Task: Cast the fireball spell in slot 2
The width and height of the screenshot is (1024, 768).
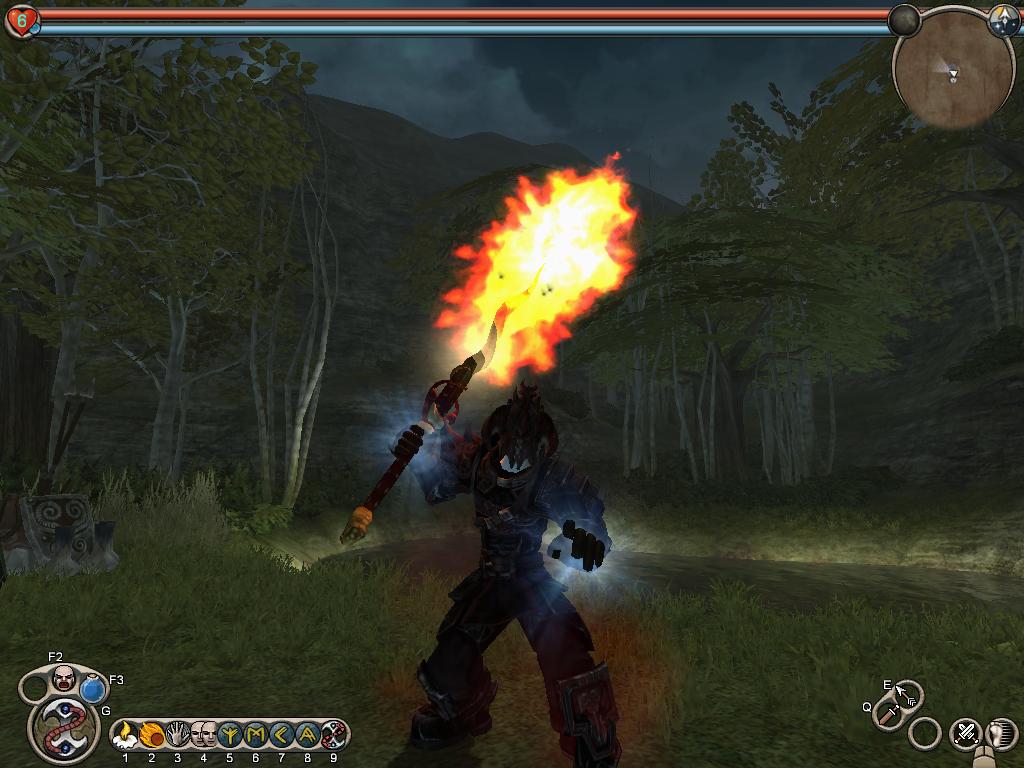Action: pos(152,737)
